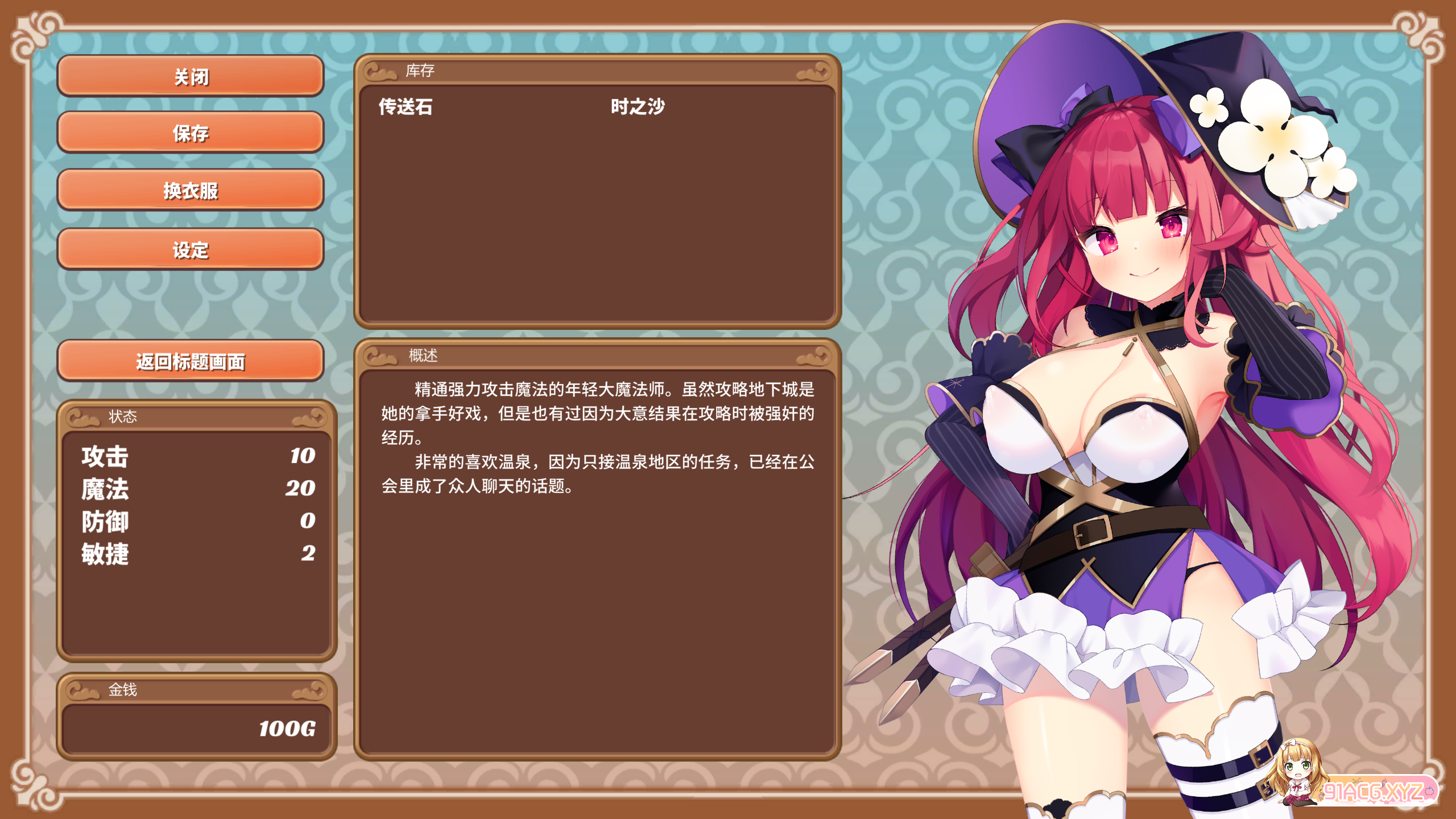Select the 状态 status panel title

coord(124,416)
